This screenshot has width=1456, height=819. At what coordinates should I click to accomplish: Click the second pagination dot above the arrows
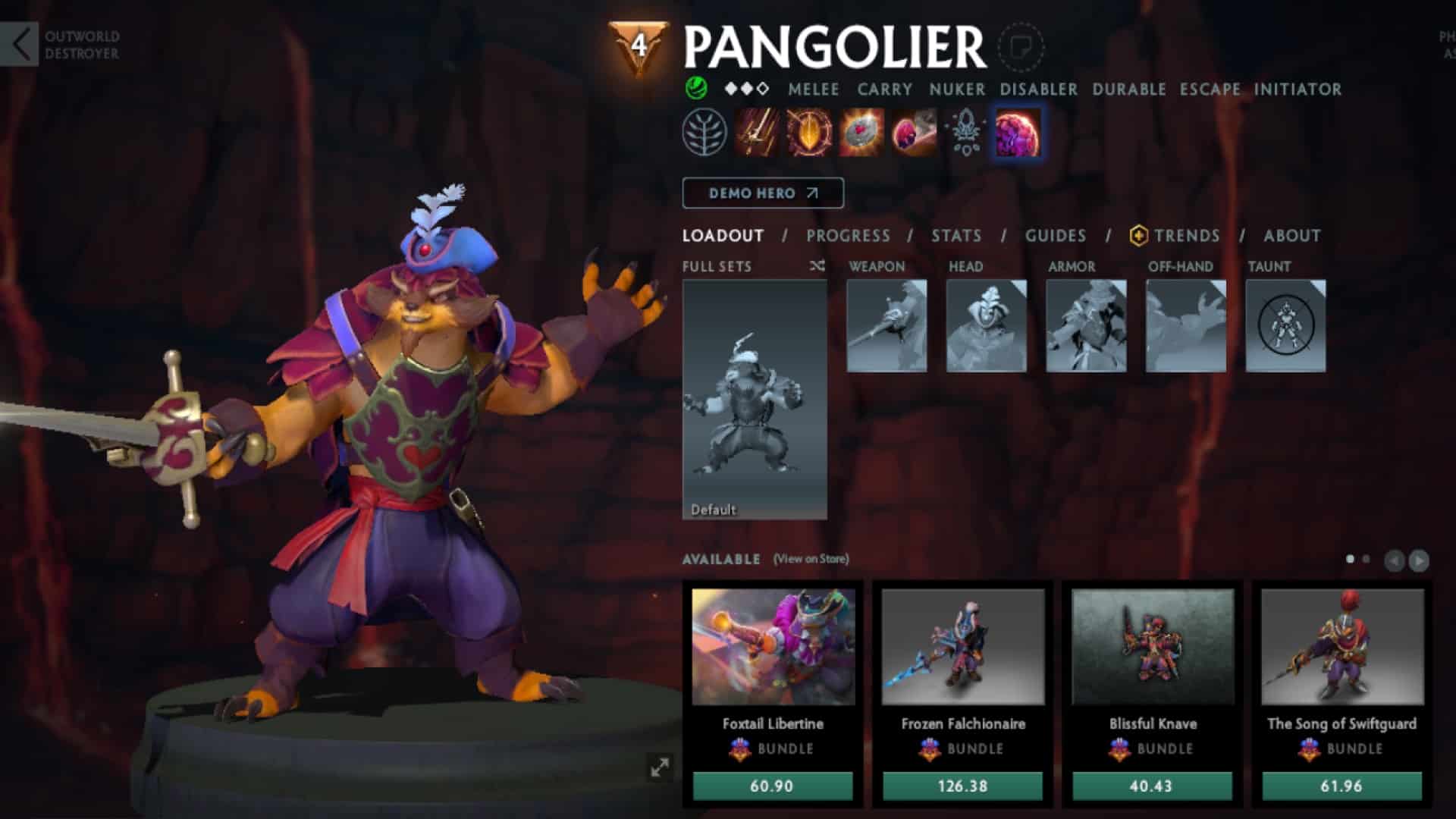click(x=1365, y=559)
